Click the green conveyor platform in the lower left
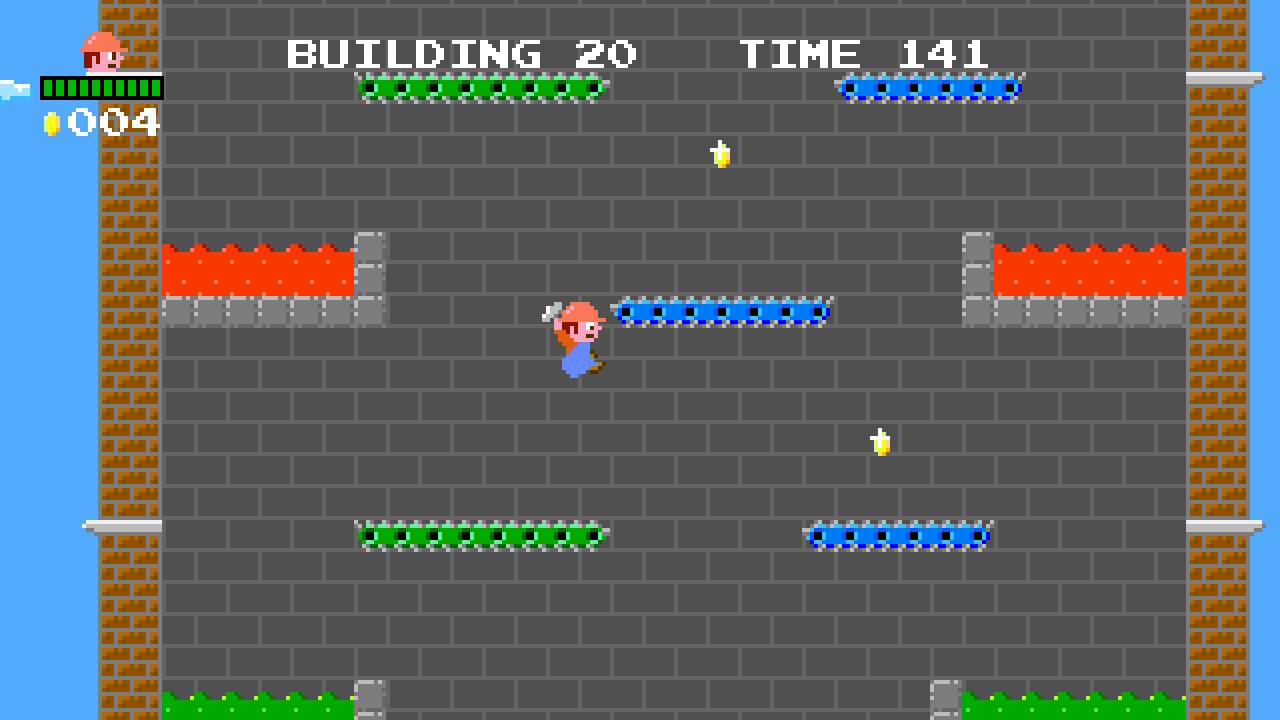This screenshot has height=720, width=1280. 480,536
